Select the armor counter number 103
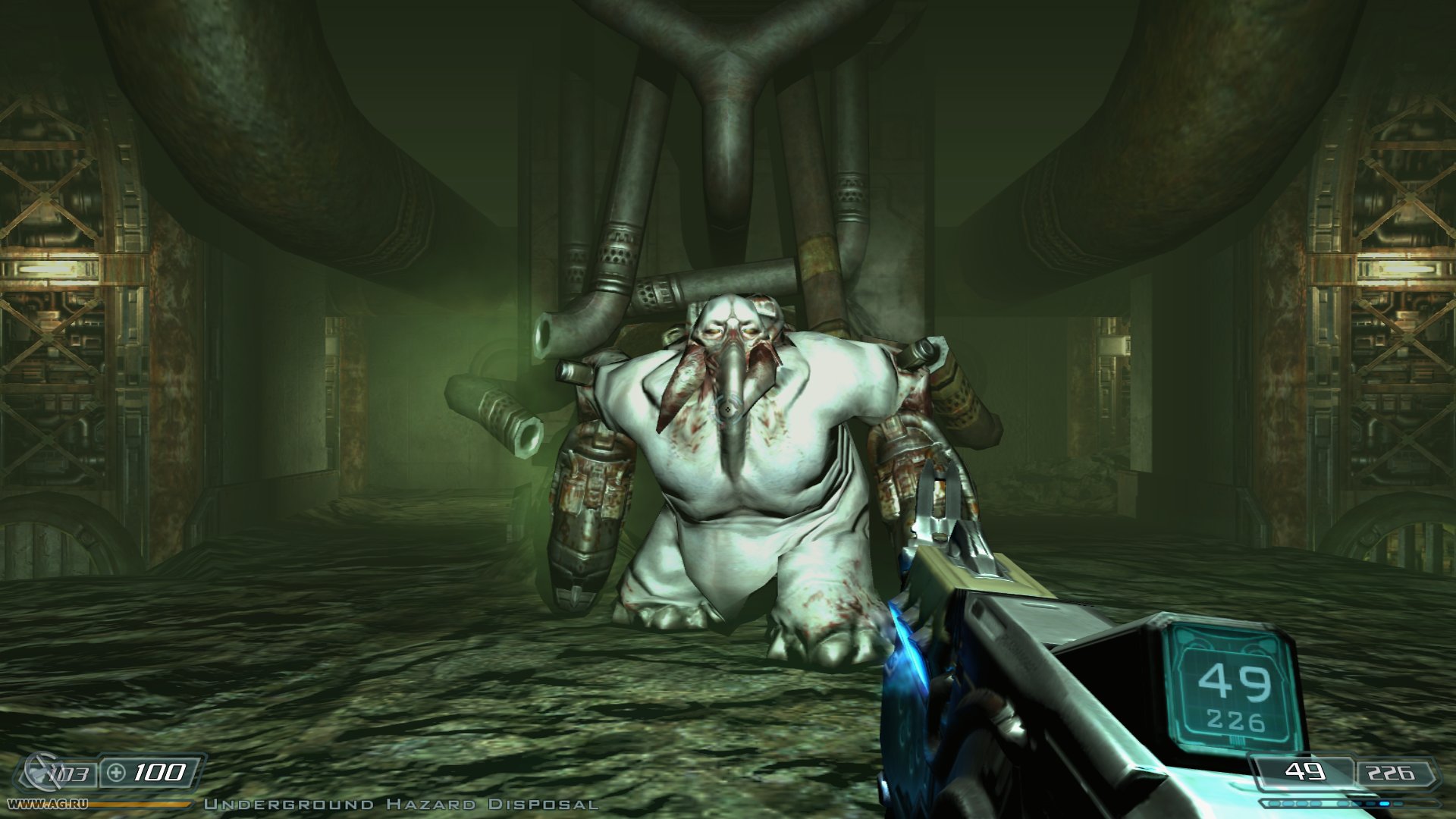 click(x=69, y=772)
